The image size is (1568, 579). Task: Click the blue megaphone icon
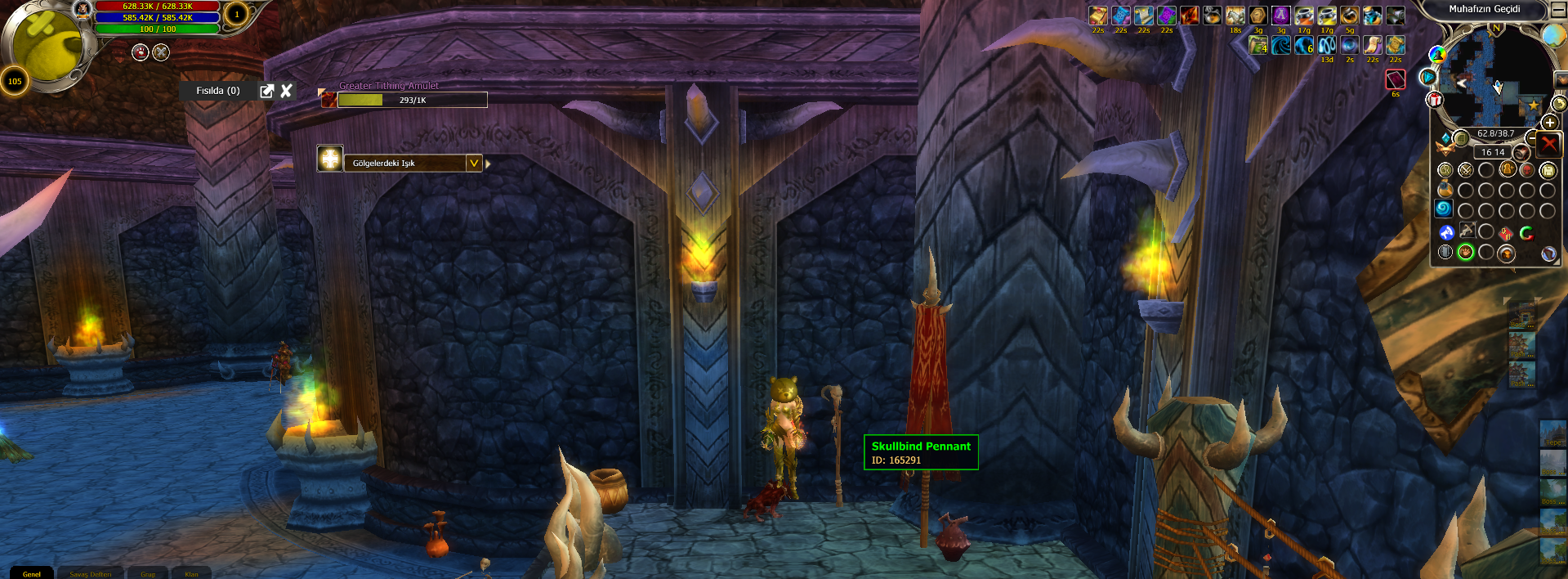coord(1446,232)
